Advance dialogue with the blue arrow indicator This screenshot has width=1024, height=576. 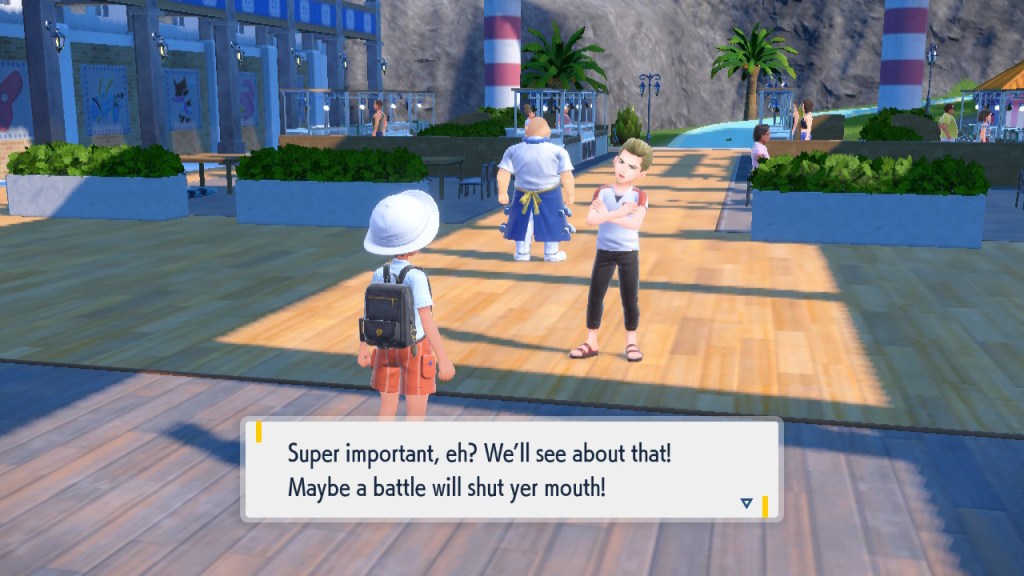pyautogui.click(x=746, y=503)
